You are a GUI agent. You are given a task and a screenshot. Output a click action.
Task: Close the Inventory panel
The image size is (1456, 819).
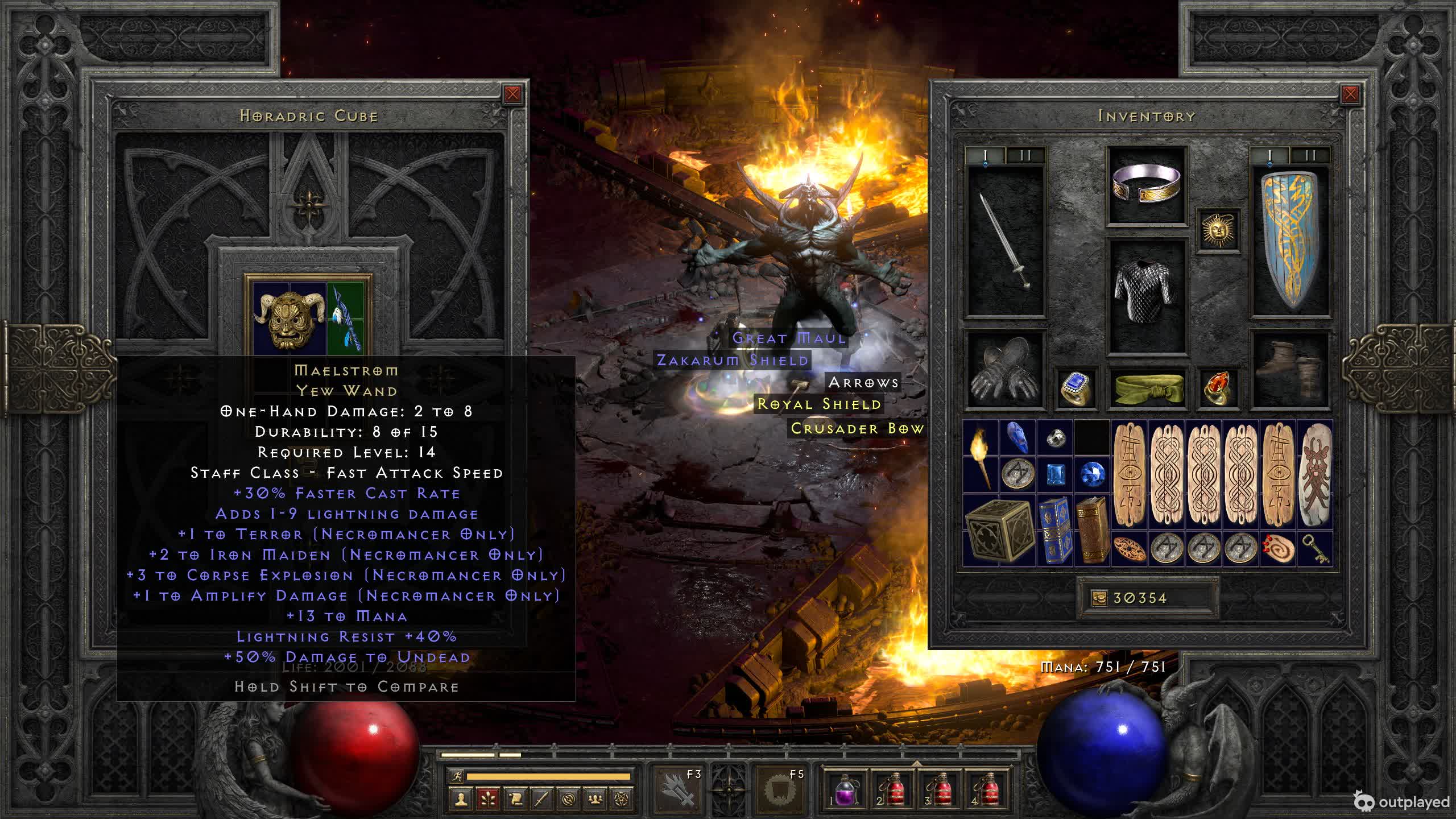pos(1350,94)
